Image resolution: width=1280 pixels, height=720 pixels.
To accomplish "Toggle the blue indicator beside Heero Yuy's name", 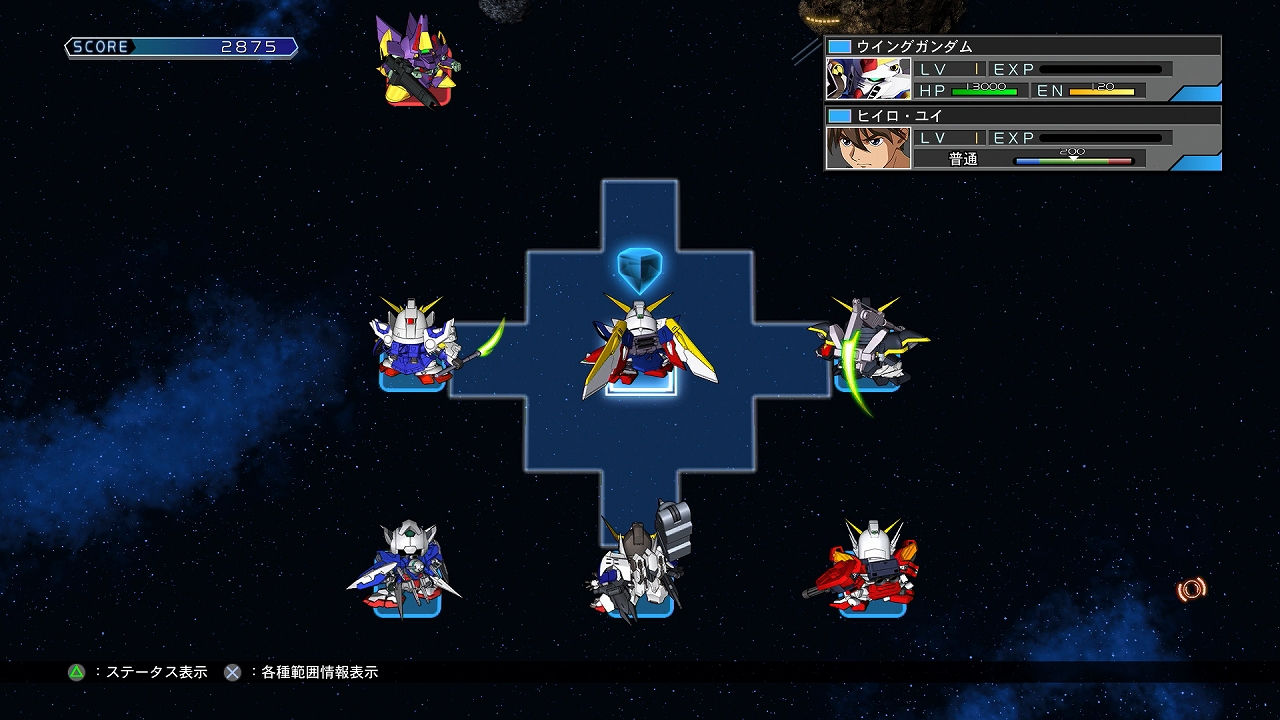I will [838, 115].
